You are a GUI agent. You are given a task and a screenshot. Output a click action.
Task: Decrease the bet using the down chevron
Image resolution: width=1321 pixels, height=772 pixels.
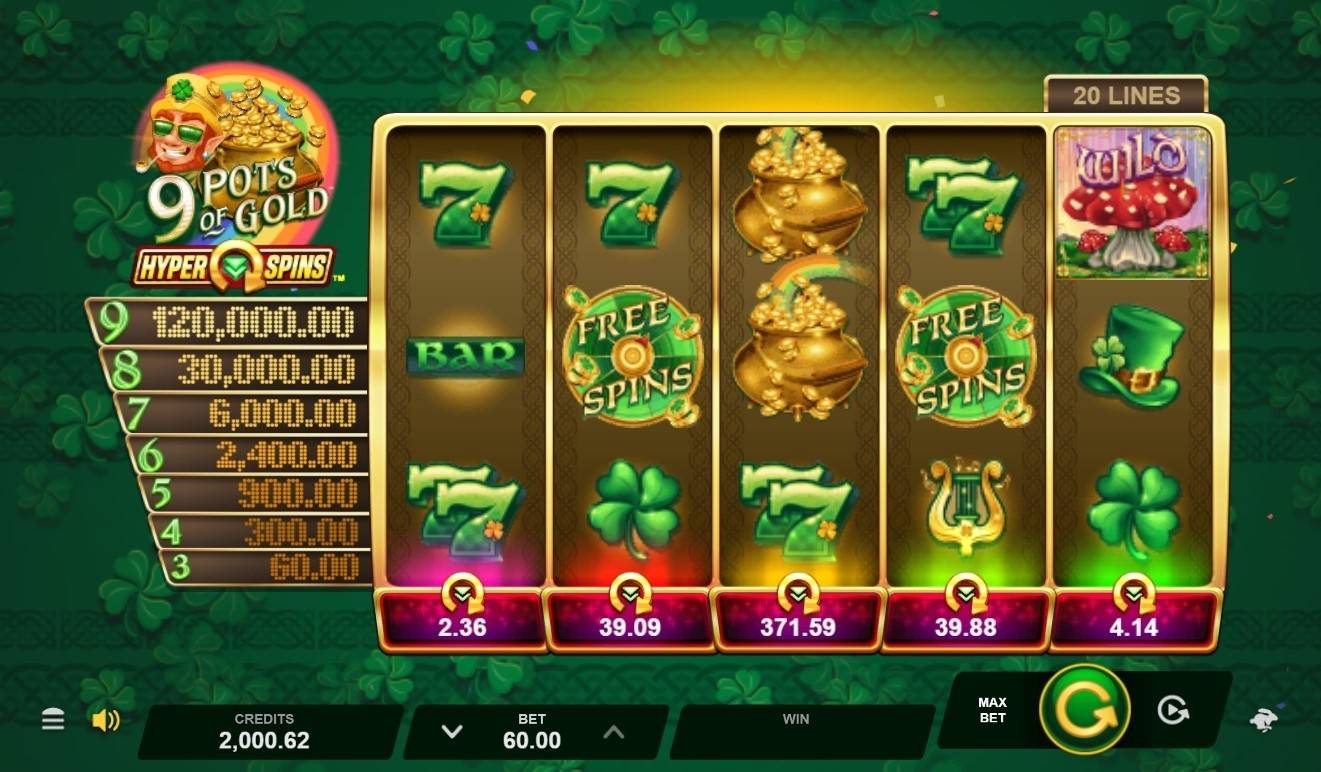pos(454,731)
